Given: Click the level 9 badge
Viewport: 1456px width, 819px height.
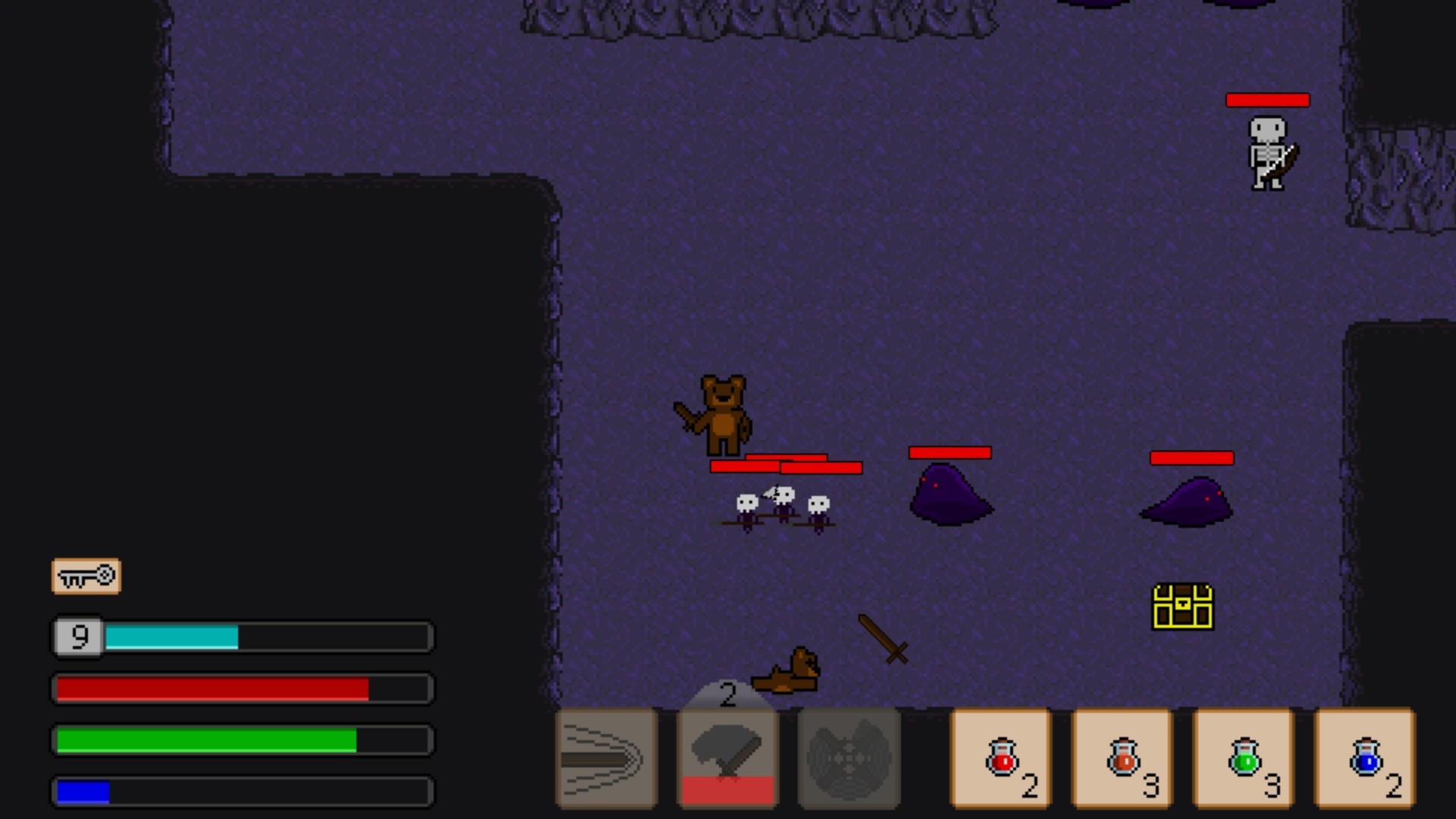Looking at the screenshot, I should coord(78,637).
